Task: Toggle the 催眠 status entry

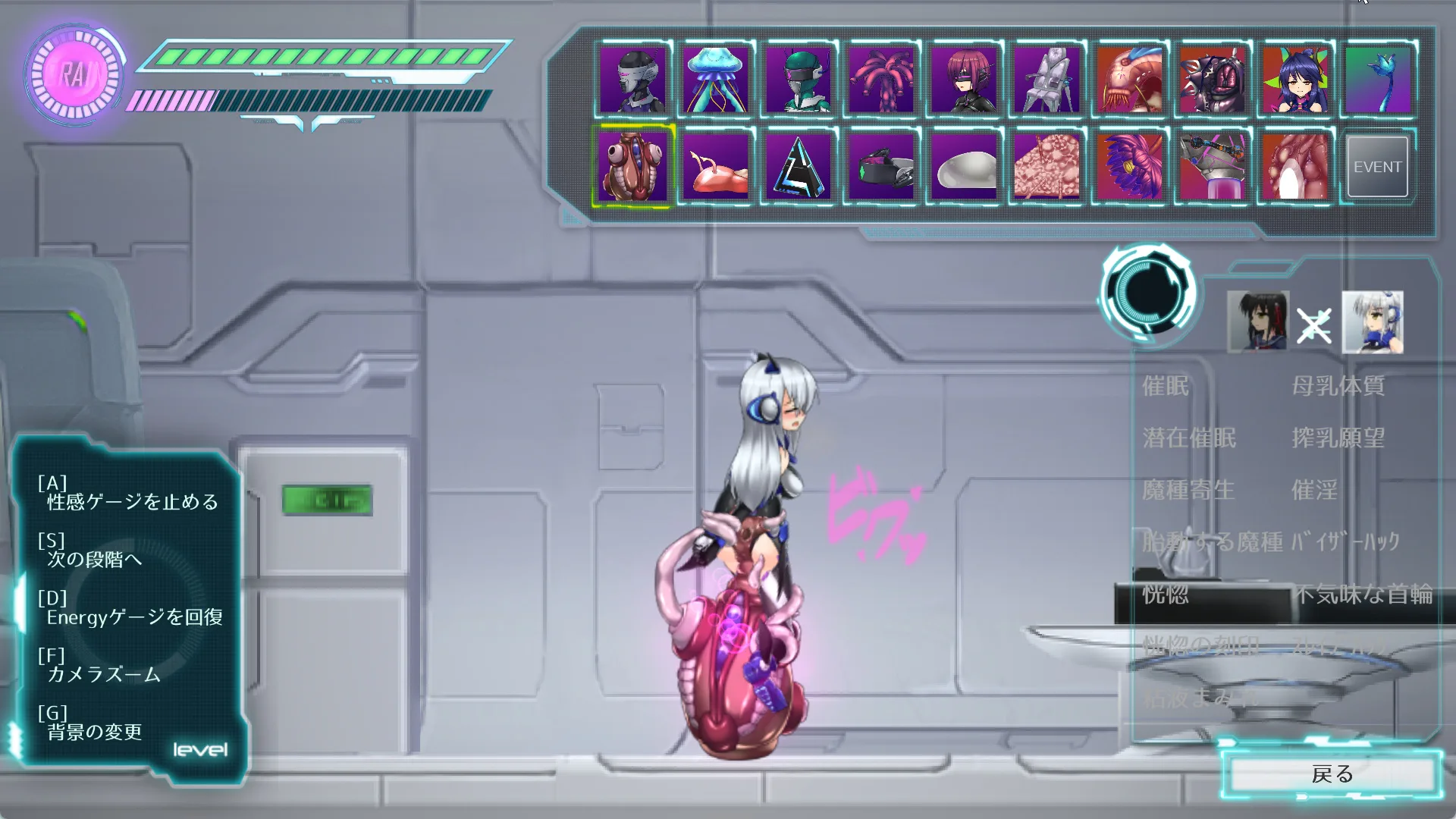Action: pyautogui.click(x=1166, y=387)
